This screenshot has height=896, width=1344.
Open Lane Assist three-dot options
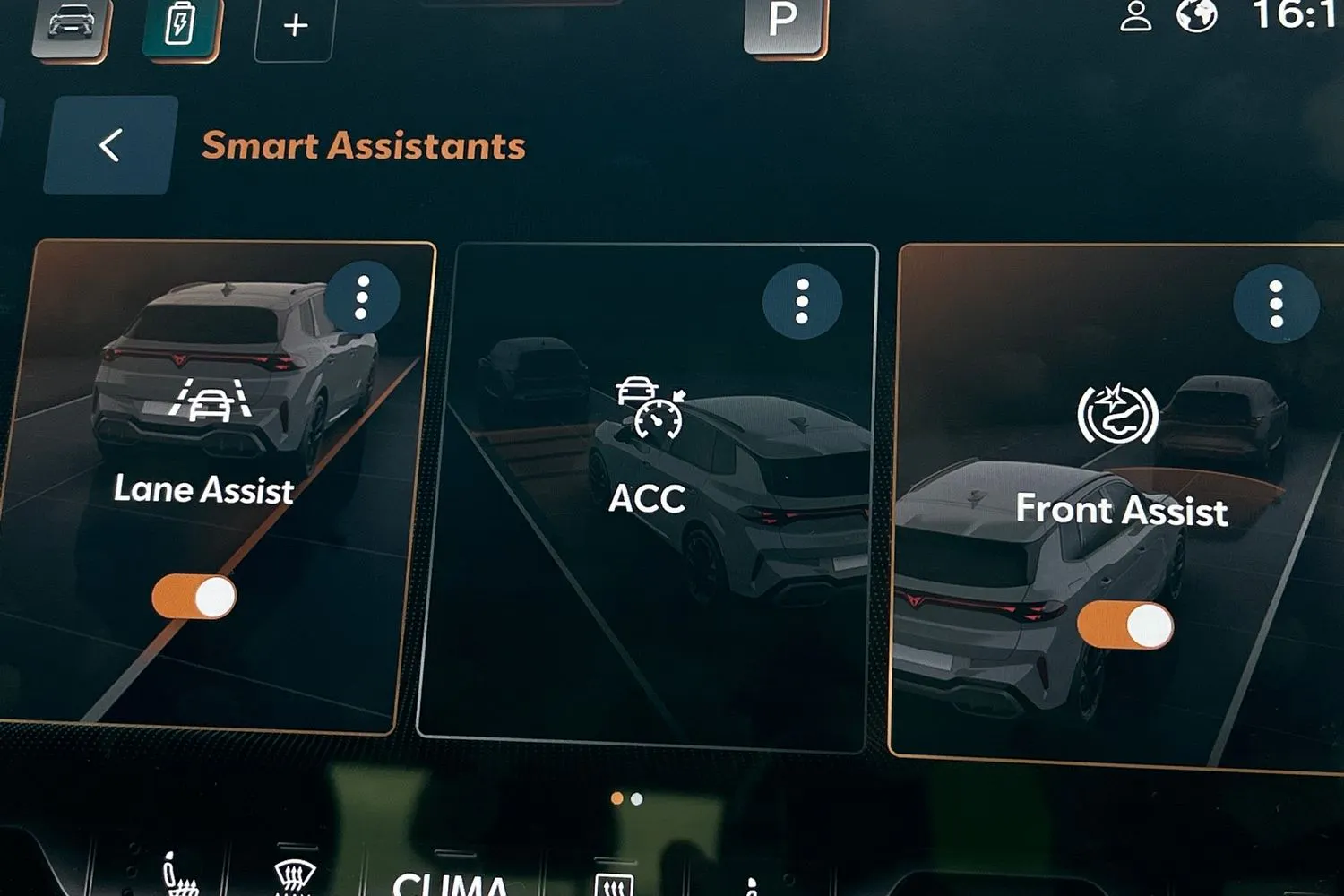pyautogui.click(x=362, y=297)
